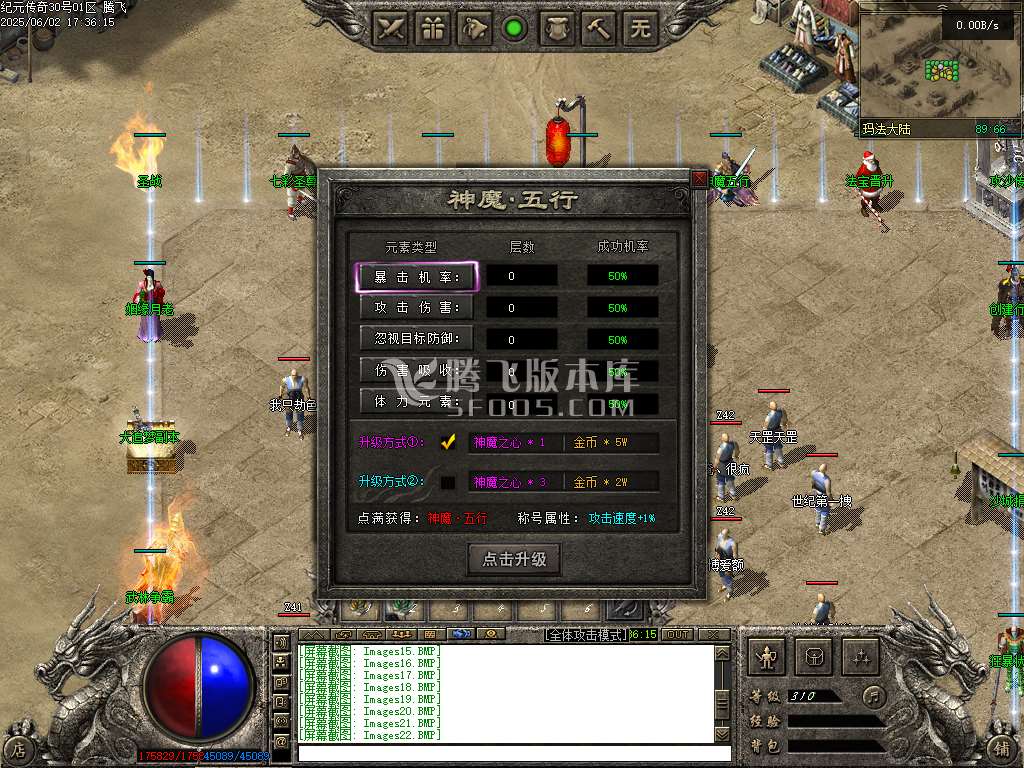This screenshot has height=768, width=1024.
Task: Open the hammer icon in top bar
Action: pos(599,28)
